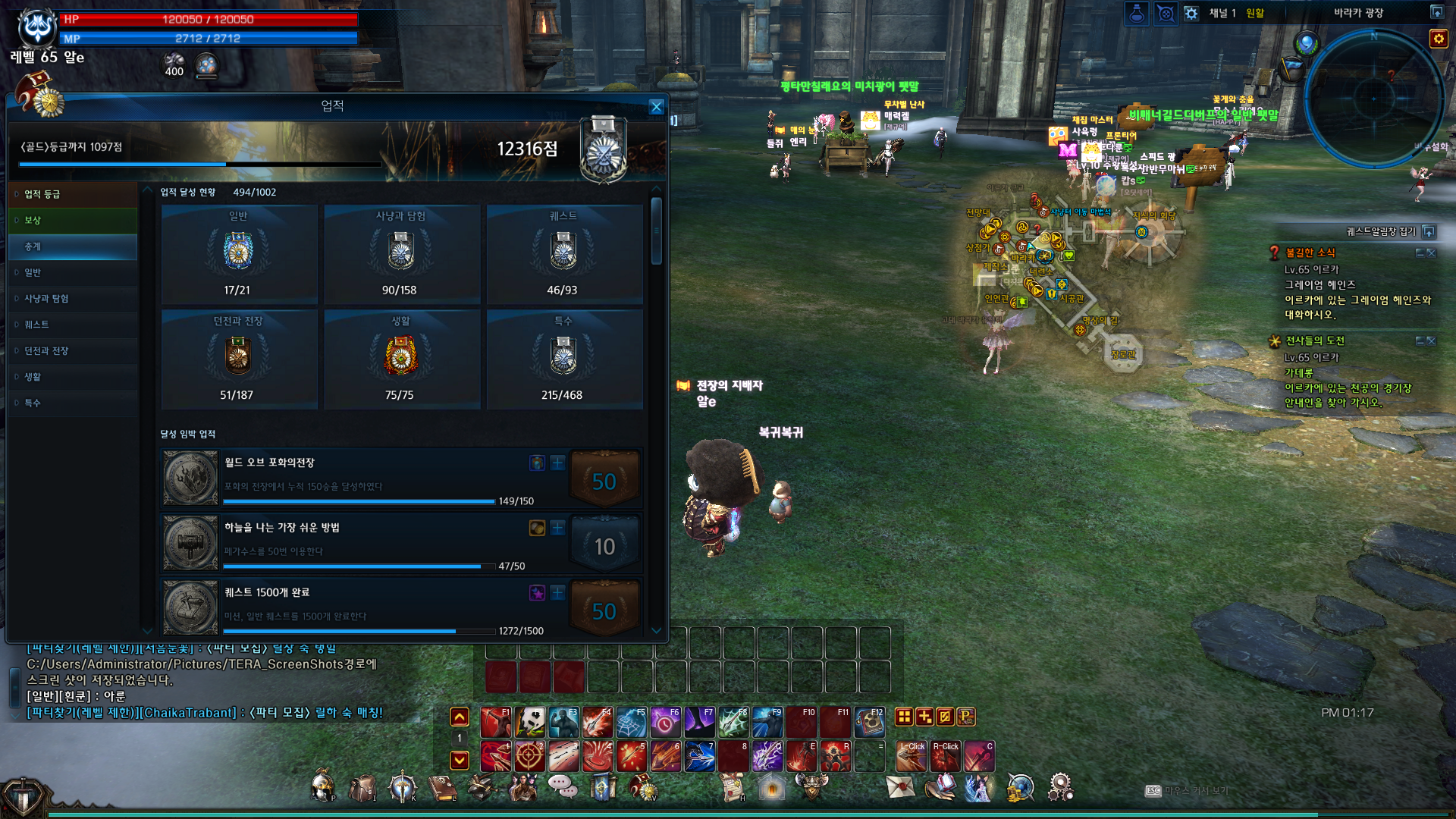1456x819 pixels.
Task: Collapse the quest tracker with 퀘스트알림창 접기
Action: pyautogui.click(x=1429, y=231)
